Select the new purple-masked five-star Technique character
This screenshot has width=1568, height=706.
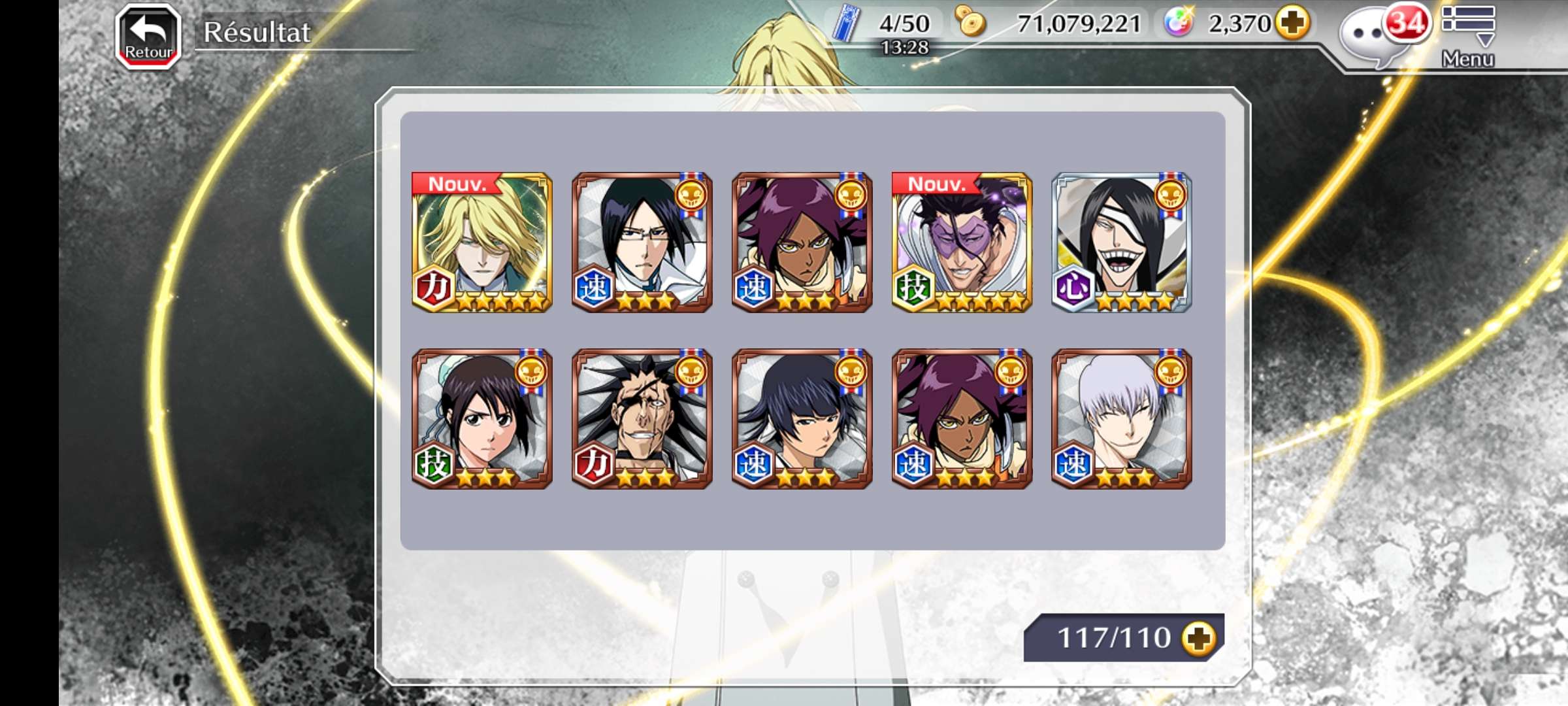pos(962,243)
